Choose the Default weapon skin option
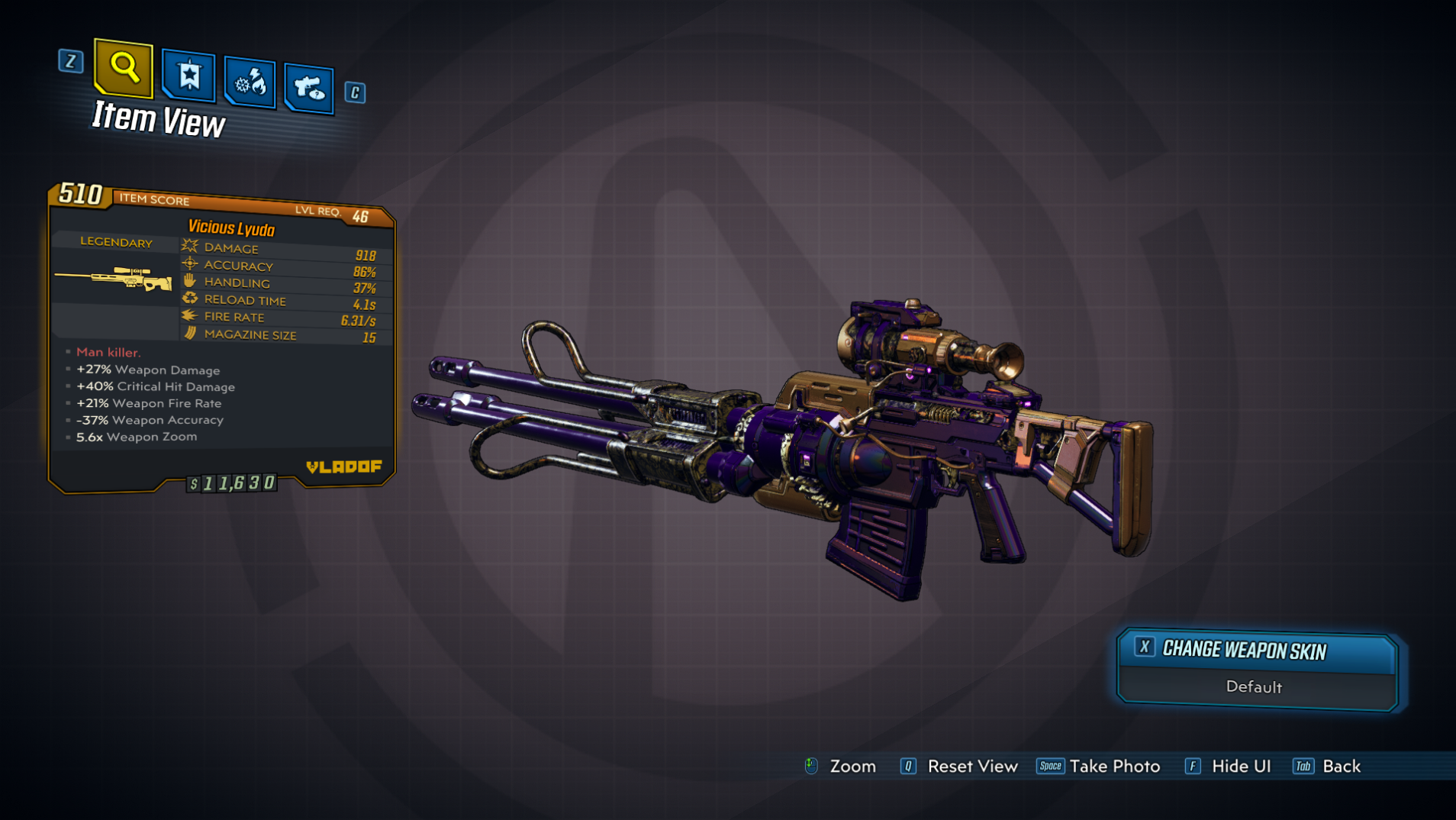This screenshot has height=820, width=1456. [x=1254, y=687]
